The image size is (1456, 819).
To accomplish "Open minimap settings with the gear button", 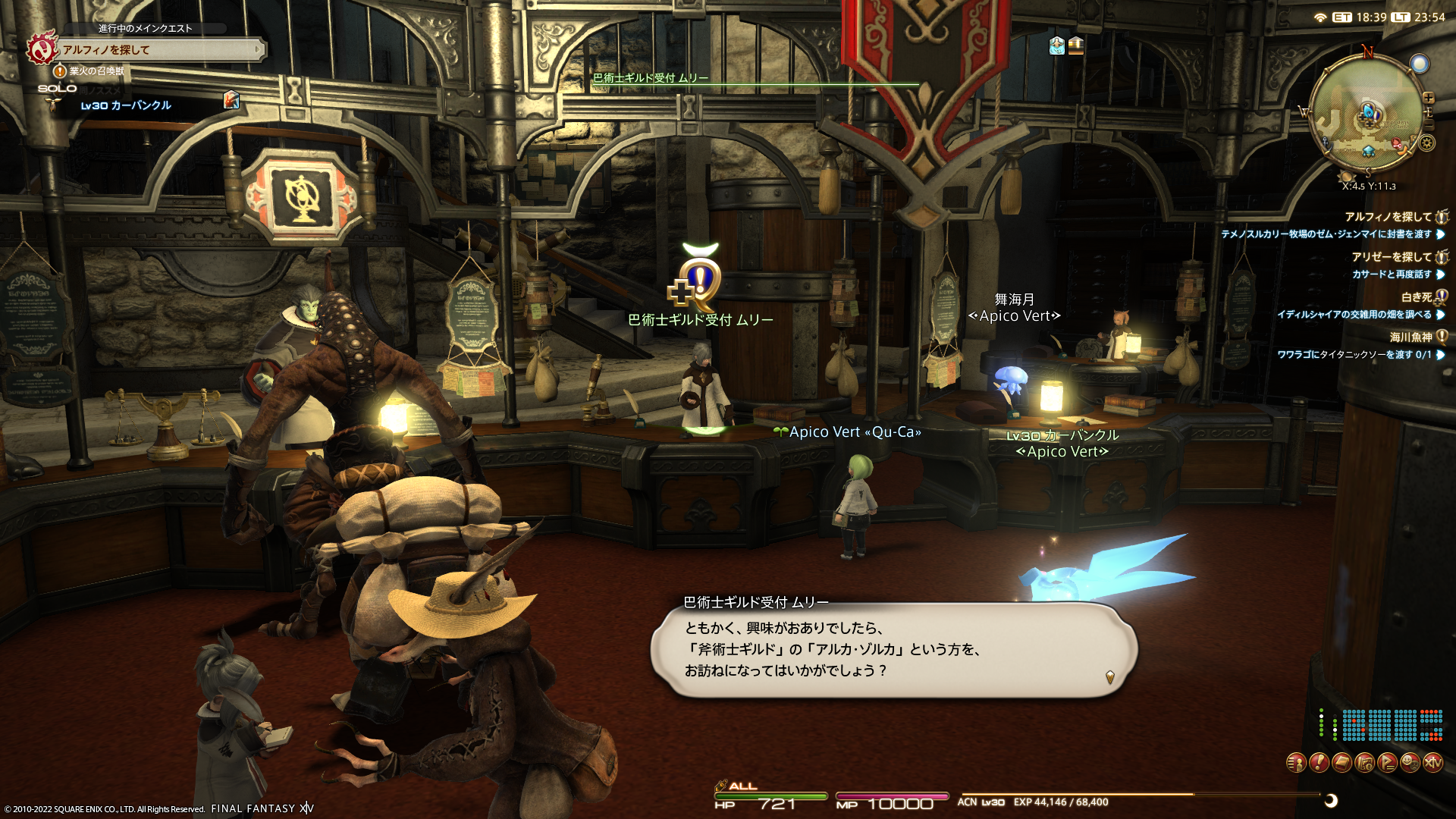I will pos(1426,143).
